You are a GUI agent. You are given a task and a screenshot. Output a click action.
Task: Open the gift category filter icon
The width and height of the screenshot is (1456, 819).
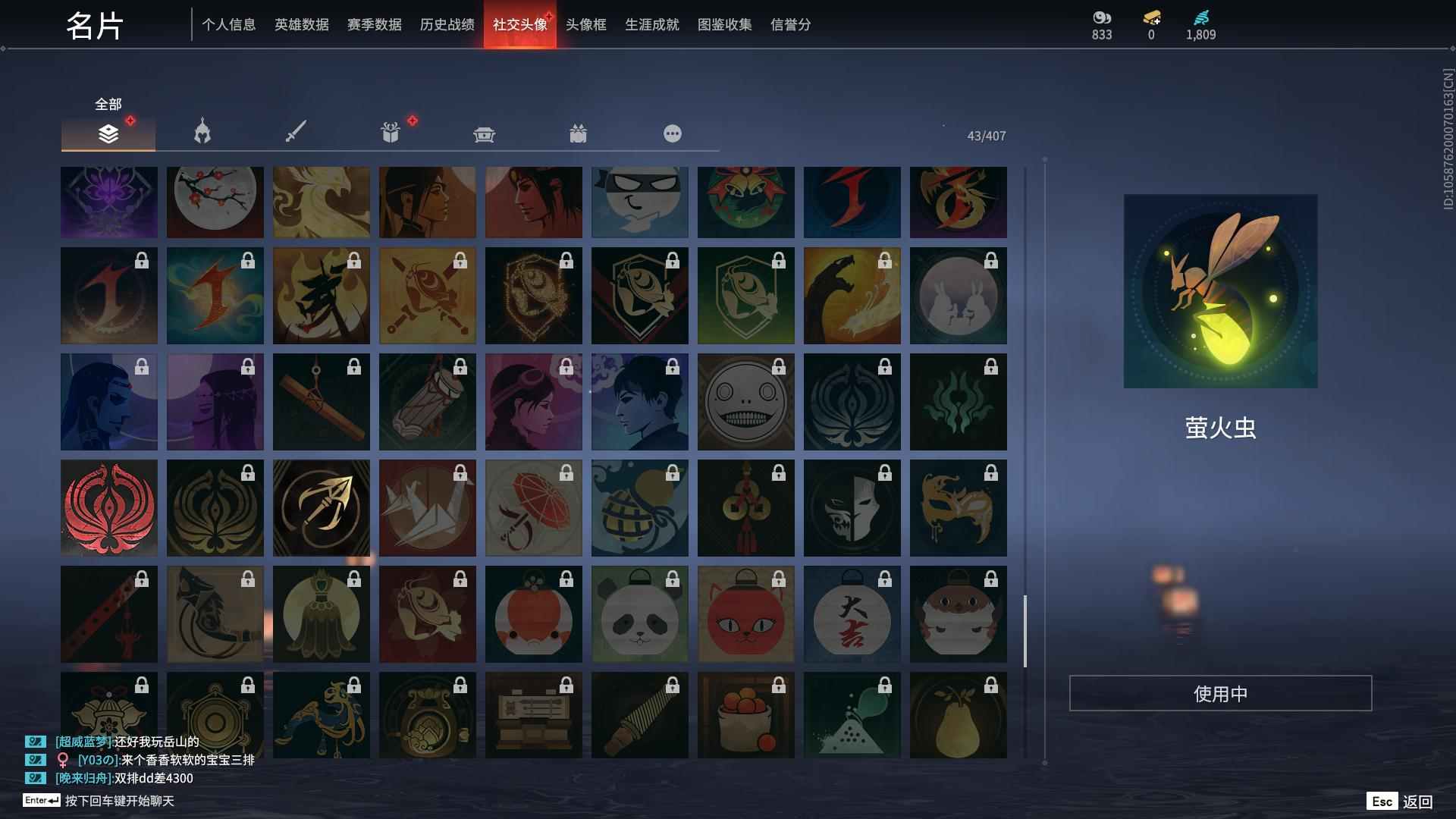click(x=389, y=133)
